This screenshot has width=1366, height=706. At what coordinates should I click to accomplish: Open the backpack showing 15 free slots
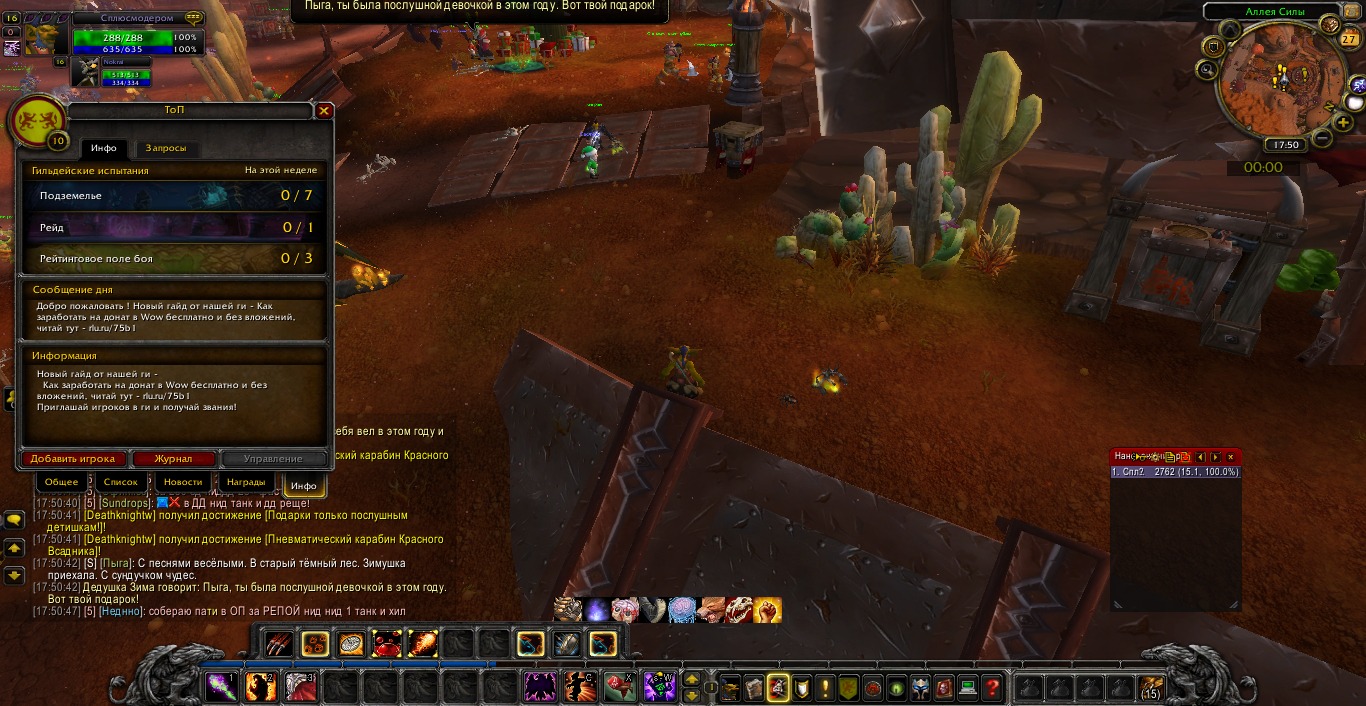click(1151, 688)
